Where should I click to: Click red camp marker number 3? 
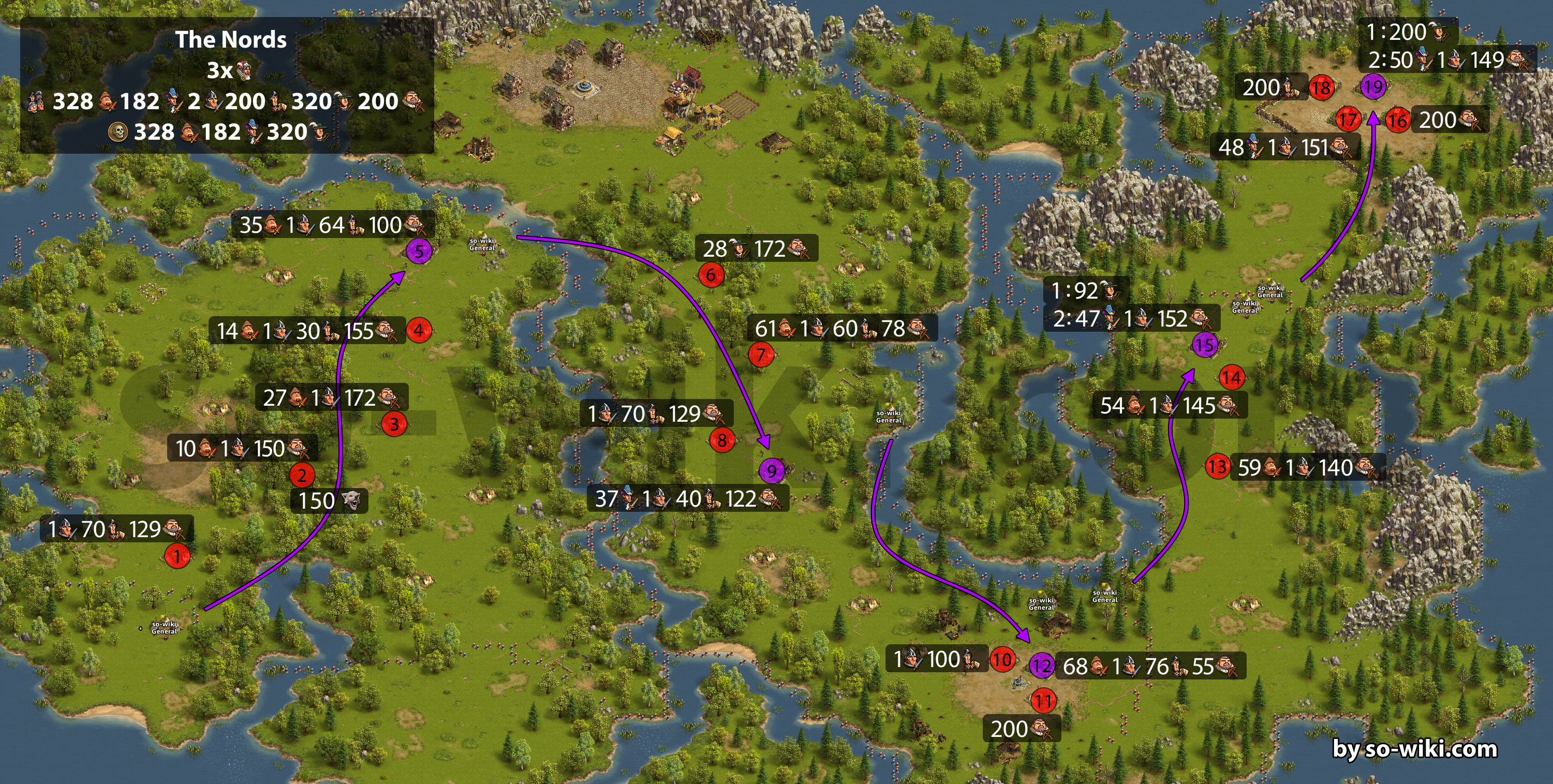click(x=394, y=424)
